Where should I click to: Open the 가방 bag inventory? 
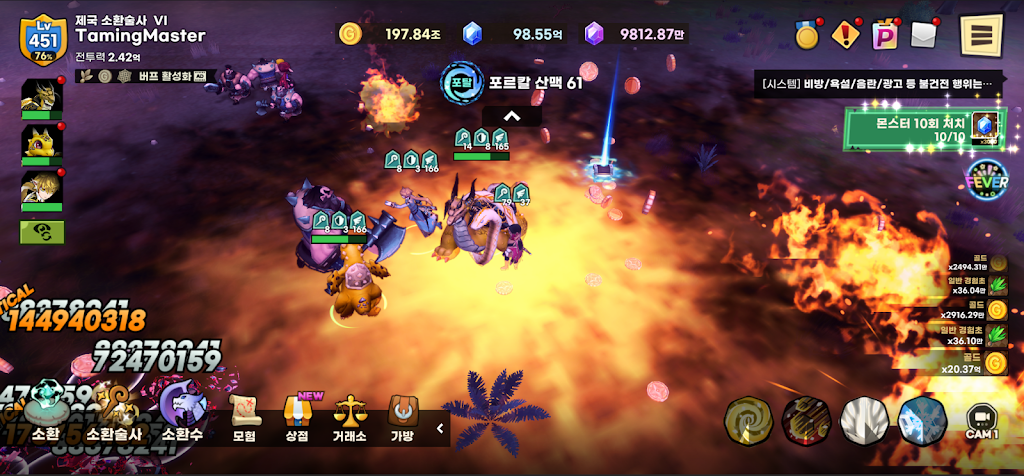(x=405, y=418)
